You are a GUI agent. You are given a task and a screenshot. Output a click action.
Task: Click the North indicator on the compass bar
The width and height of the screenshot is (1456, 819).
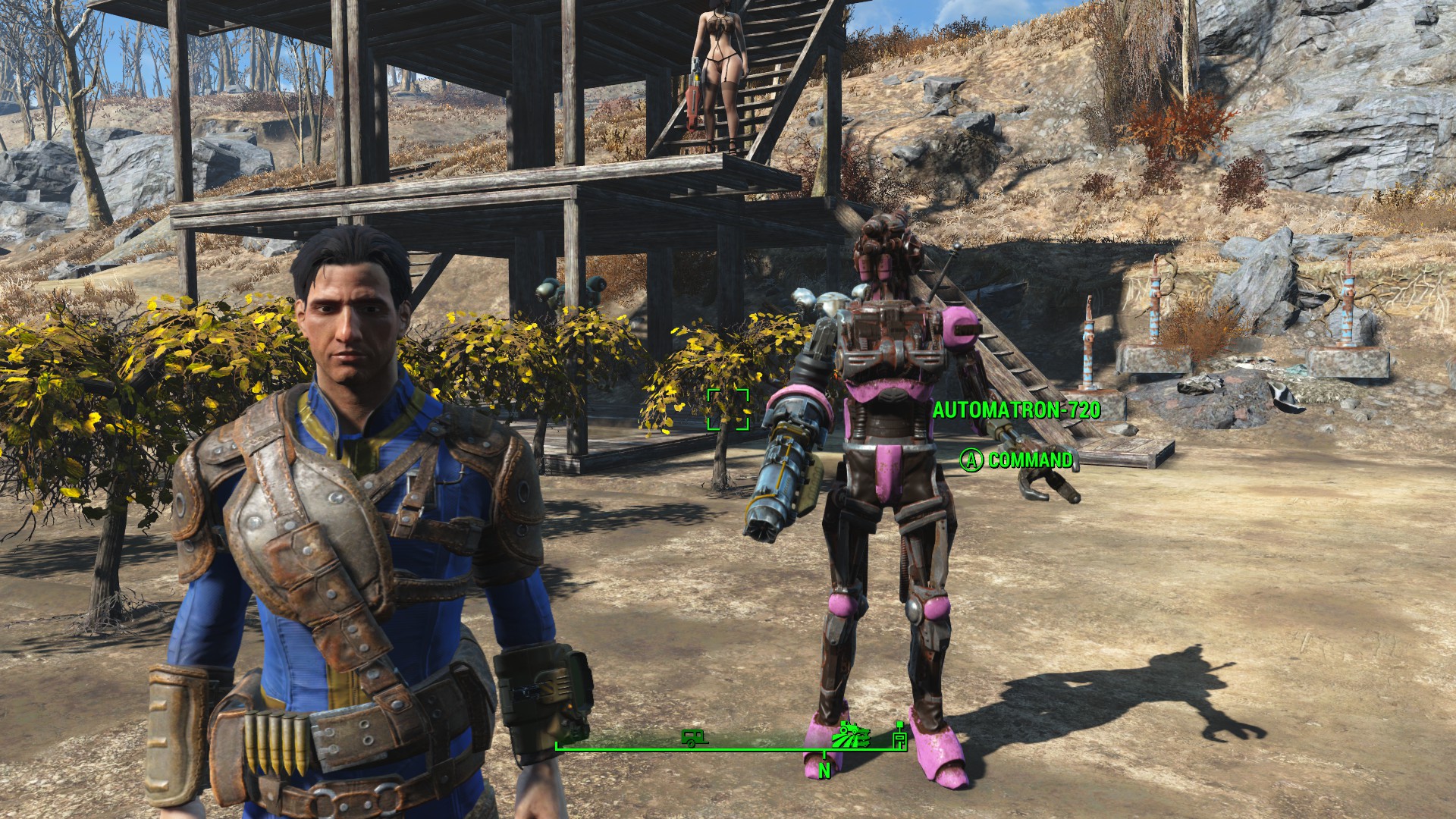tap(824, 770)
